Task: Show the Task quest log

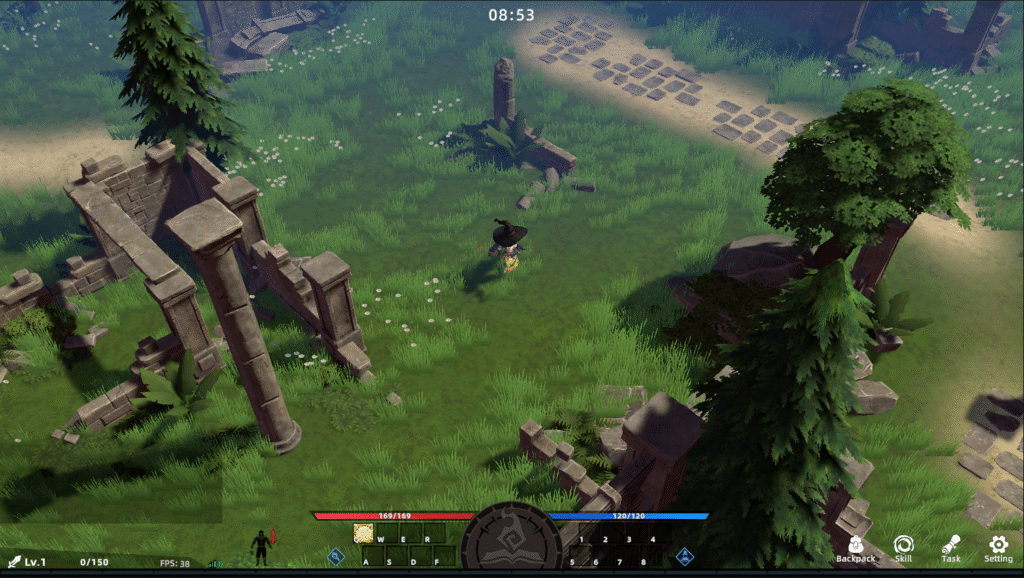Action: click(x=950, y=547)
